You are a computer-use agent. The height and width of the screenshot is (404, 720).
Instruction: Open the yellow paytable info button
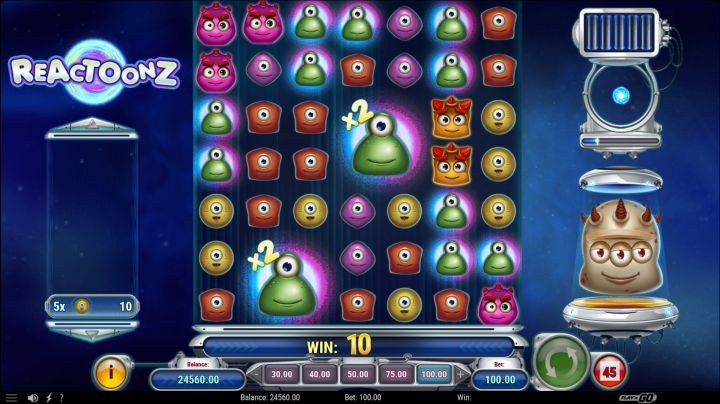coord(112,372)
